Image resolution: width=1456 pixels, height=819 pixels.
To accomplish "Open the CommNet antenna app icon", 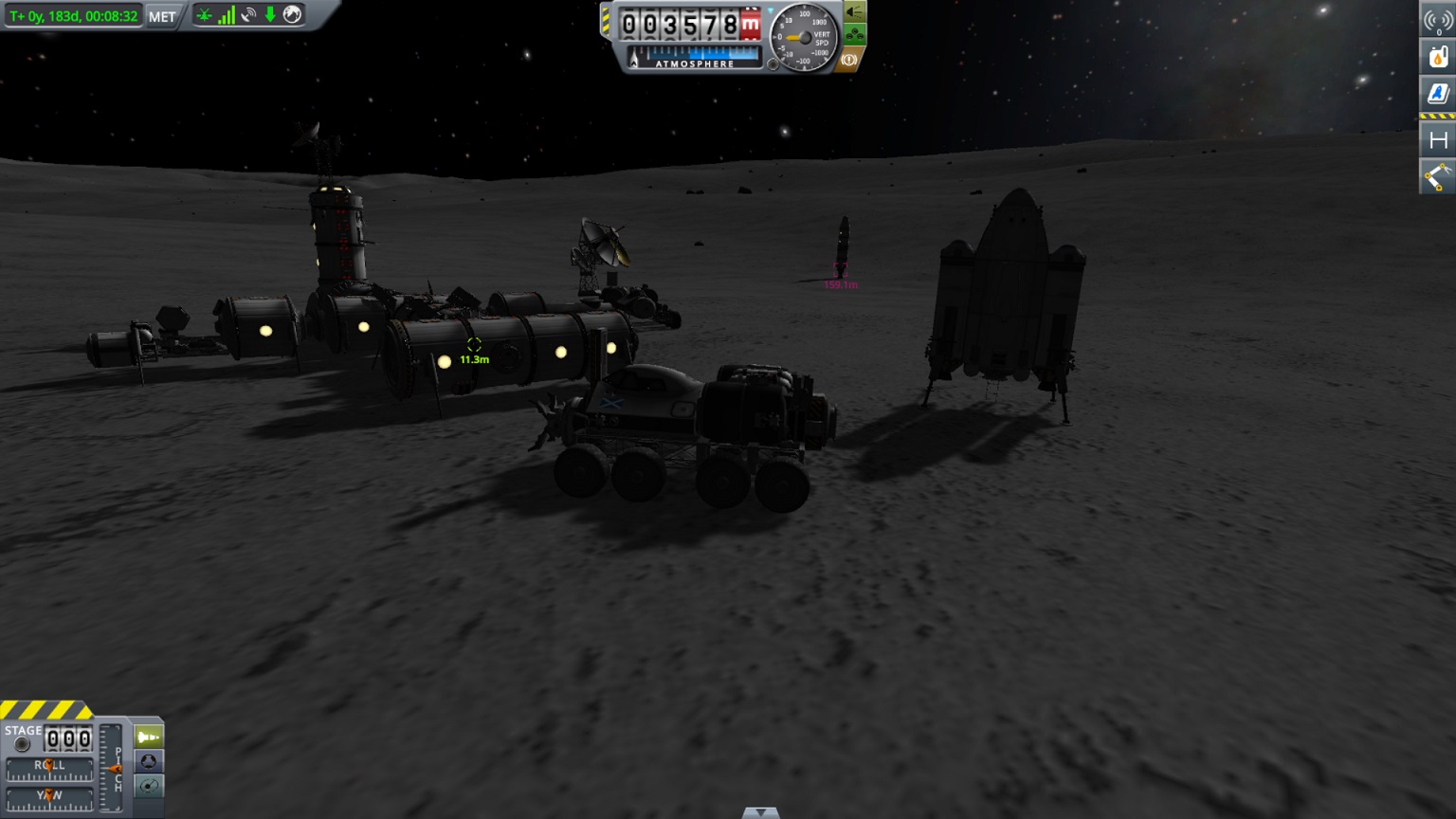I will pyautogui.click(x=1437, y=21).
